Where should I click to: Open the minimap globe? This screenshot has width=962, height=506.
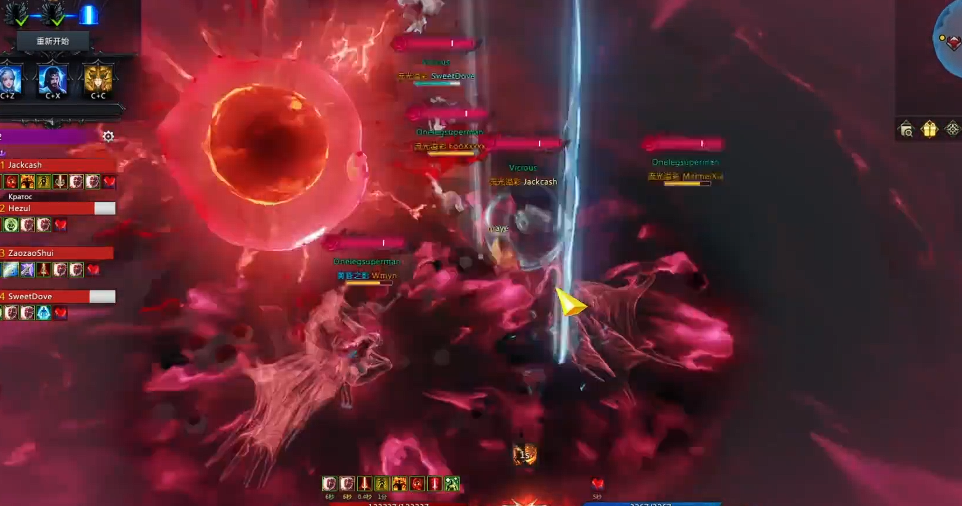click(950, 40)
